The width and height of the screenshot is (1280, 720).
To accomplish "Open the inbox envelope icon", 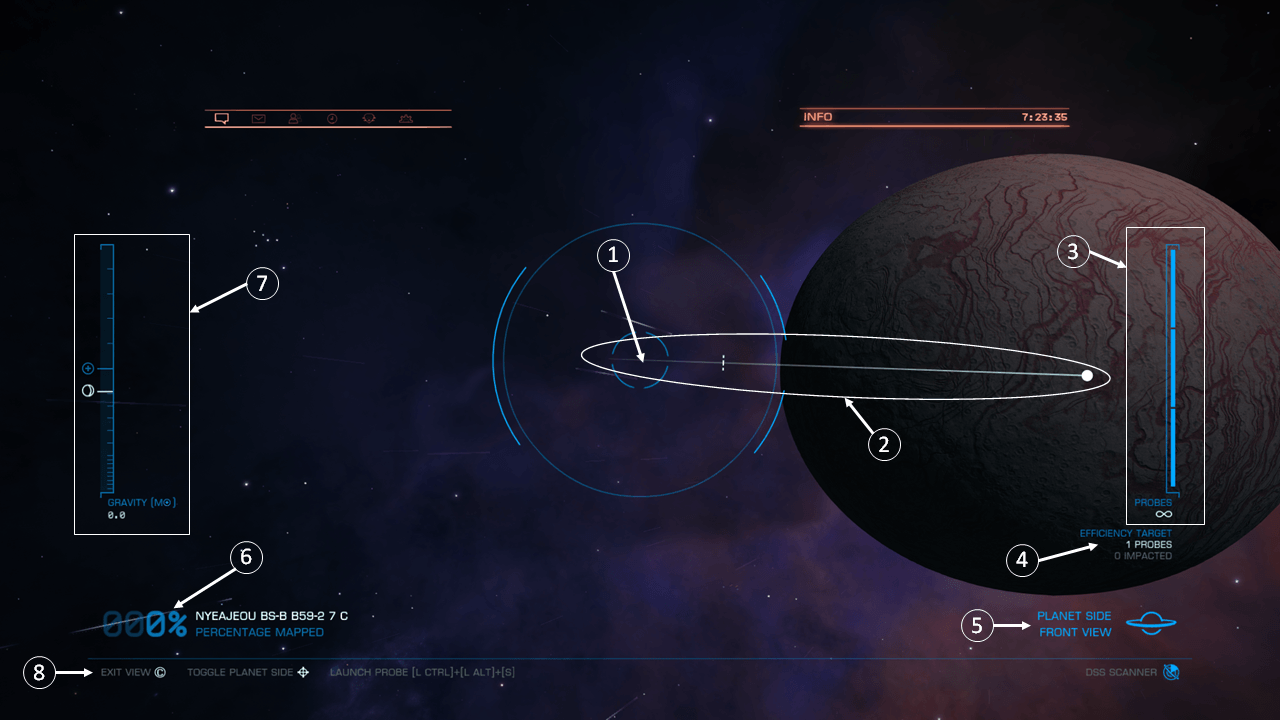I will (258, 118).
